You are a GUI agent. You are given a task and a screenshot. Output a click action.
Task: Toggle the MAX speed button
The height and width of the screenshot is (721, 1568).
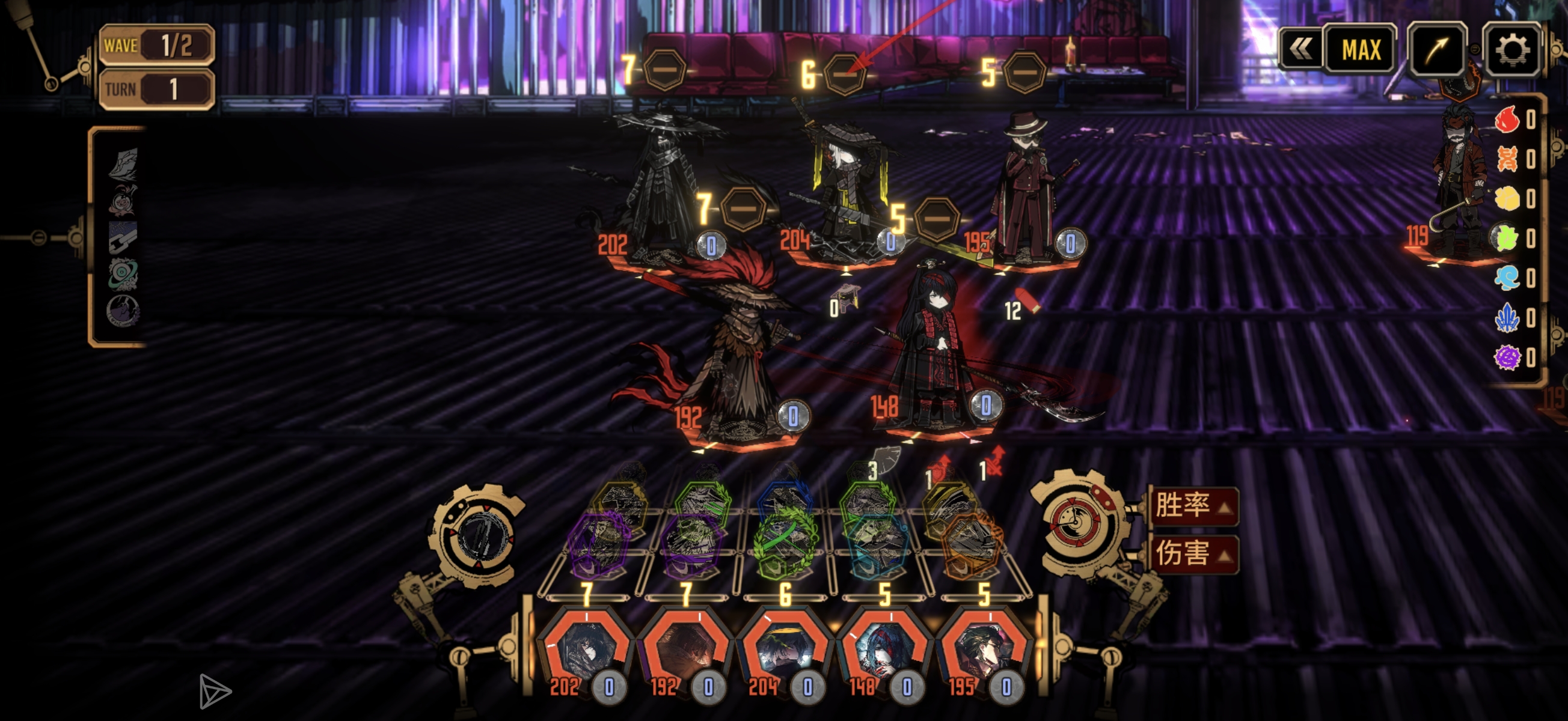coord(1361,50)
